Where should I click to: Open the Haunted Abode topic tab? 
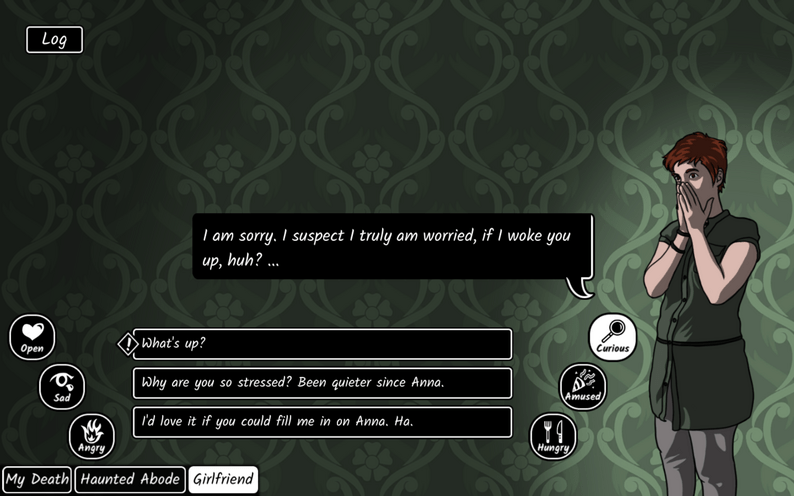(x=130, y=480)
